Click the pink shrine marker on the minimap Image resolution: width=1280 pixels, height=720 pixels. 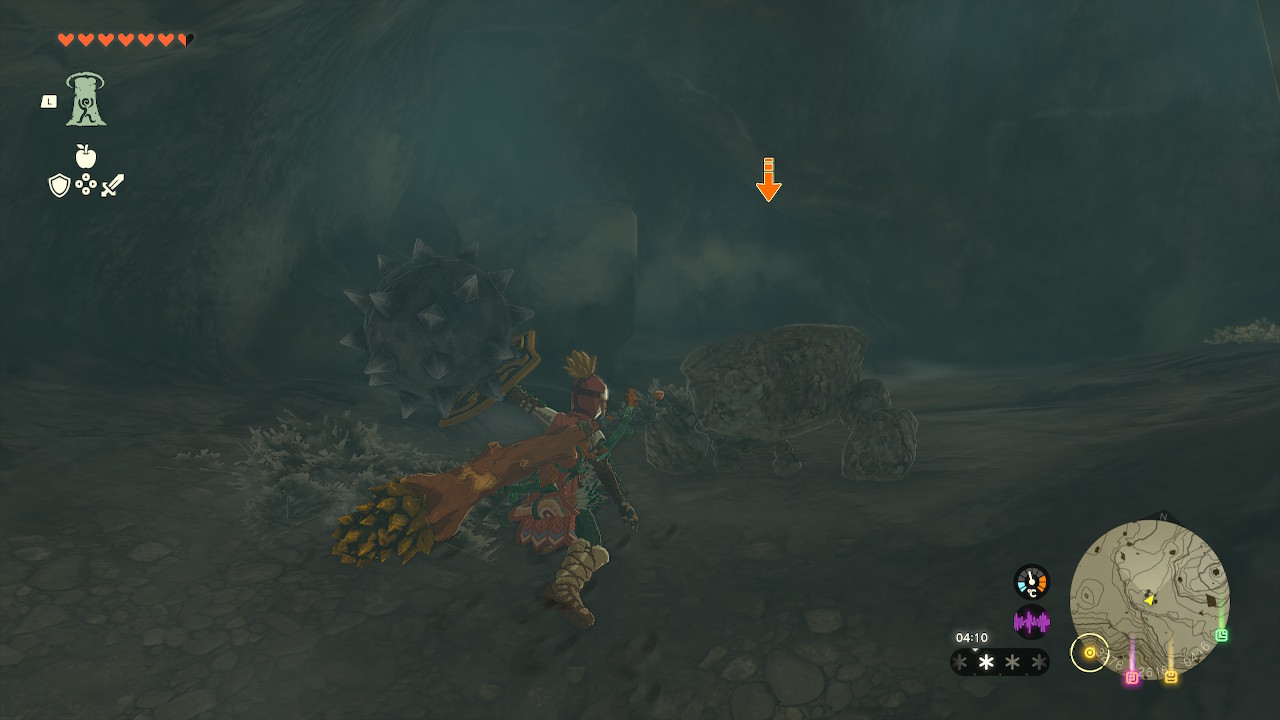click(1131, 678)
